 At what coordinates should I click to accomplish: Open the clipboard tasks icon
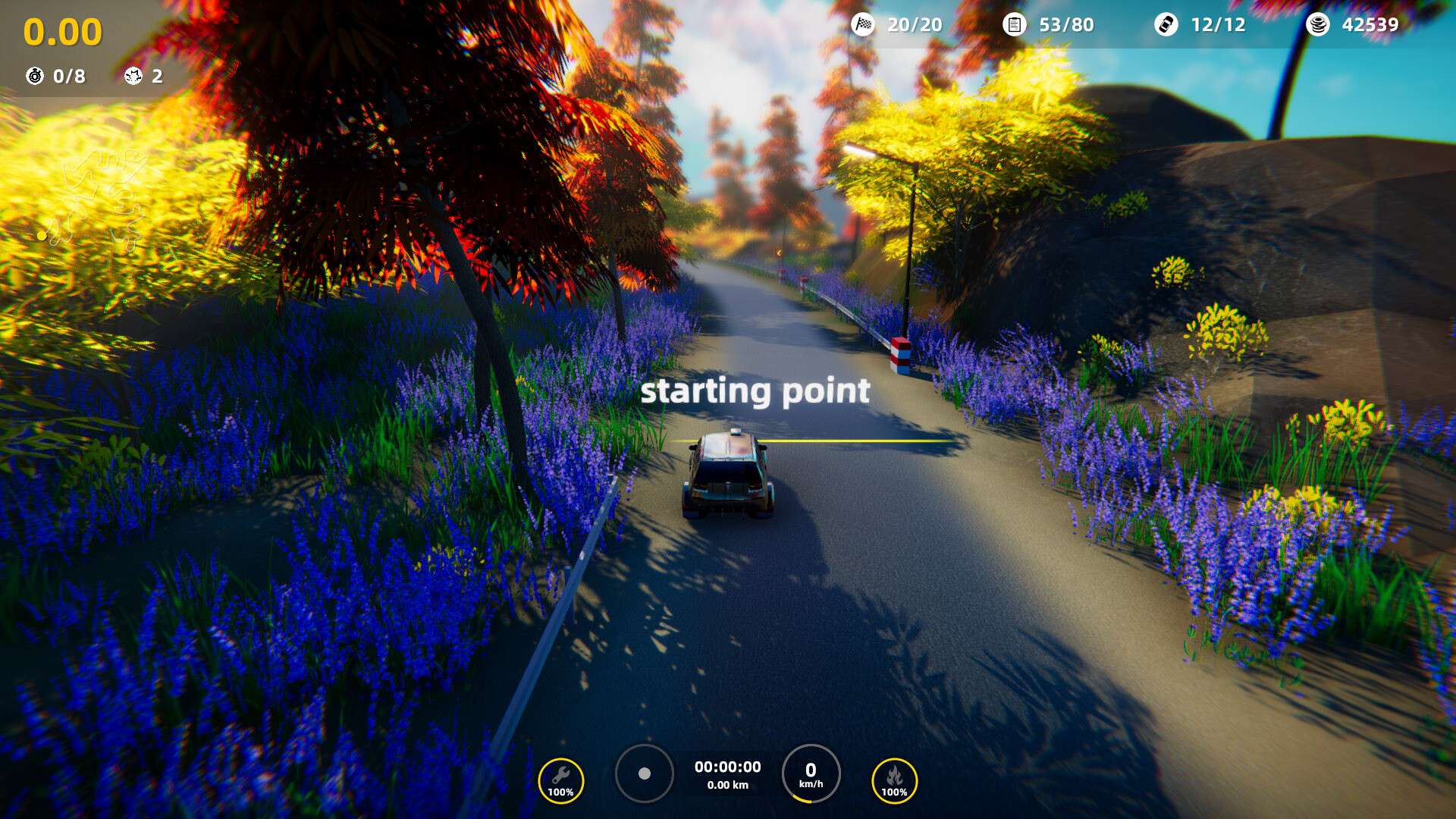[x=1014, y=24]
